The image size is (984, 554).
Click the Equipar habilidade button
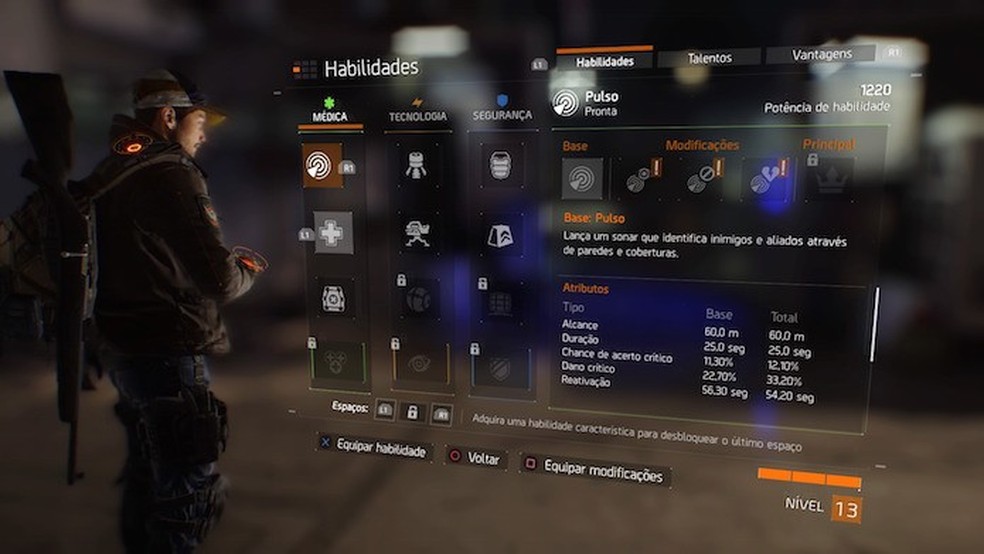click(374, 449)
